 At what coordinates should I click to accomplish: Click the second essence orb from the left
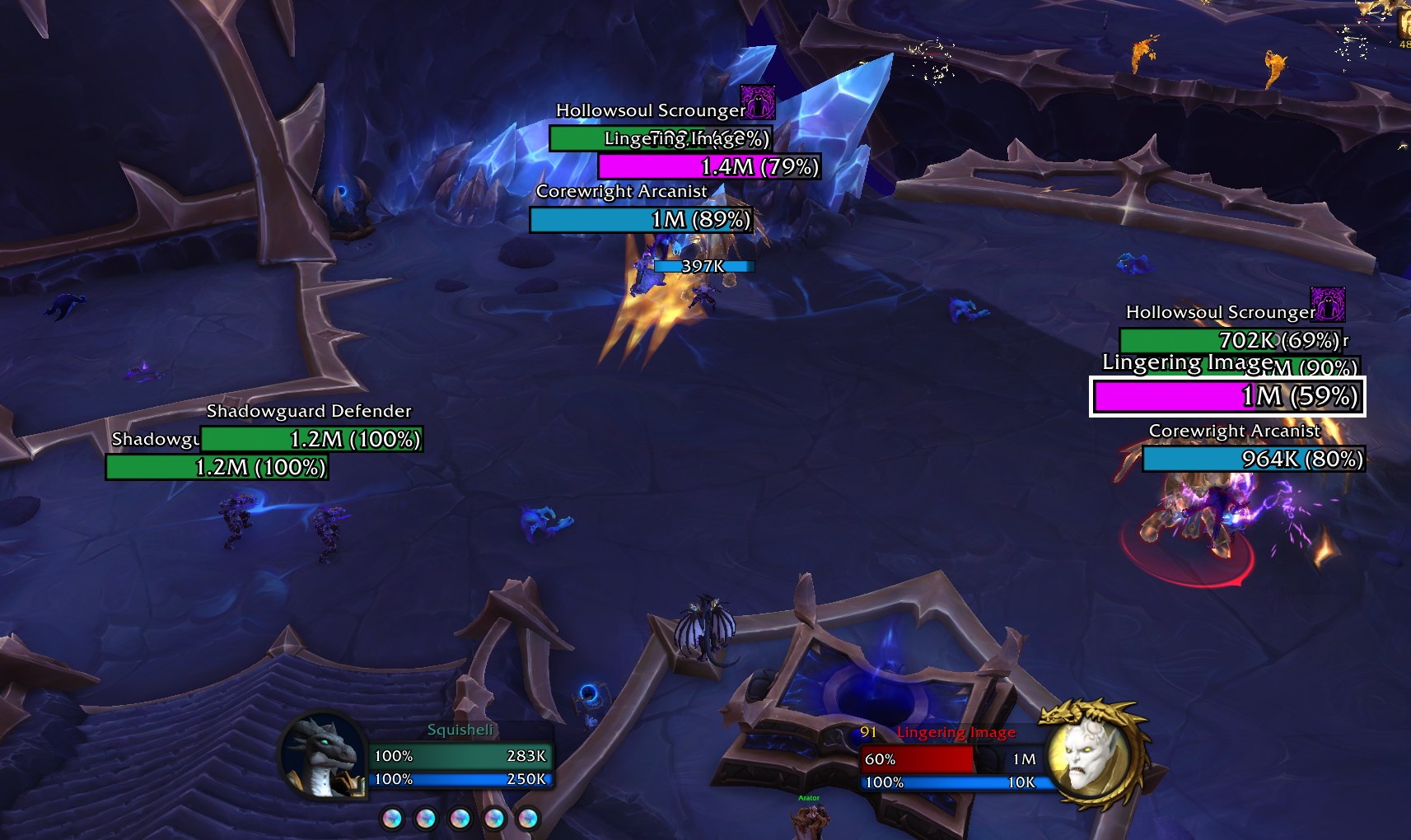coord(426,819)
